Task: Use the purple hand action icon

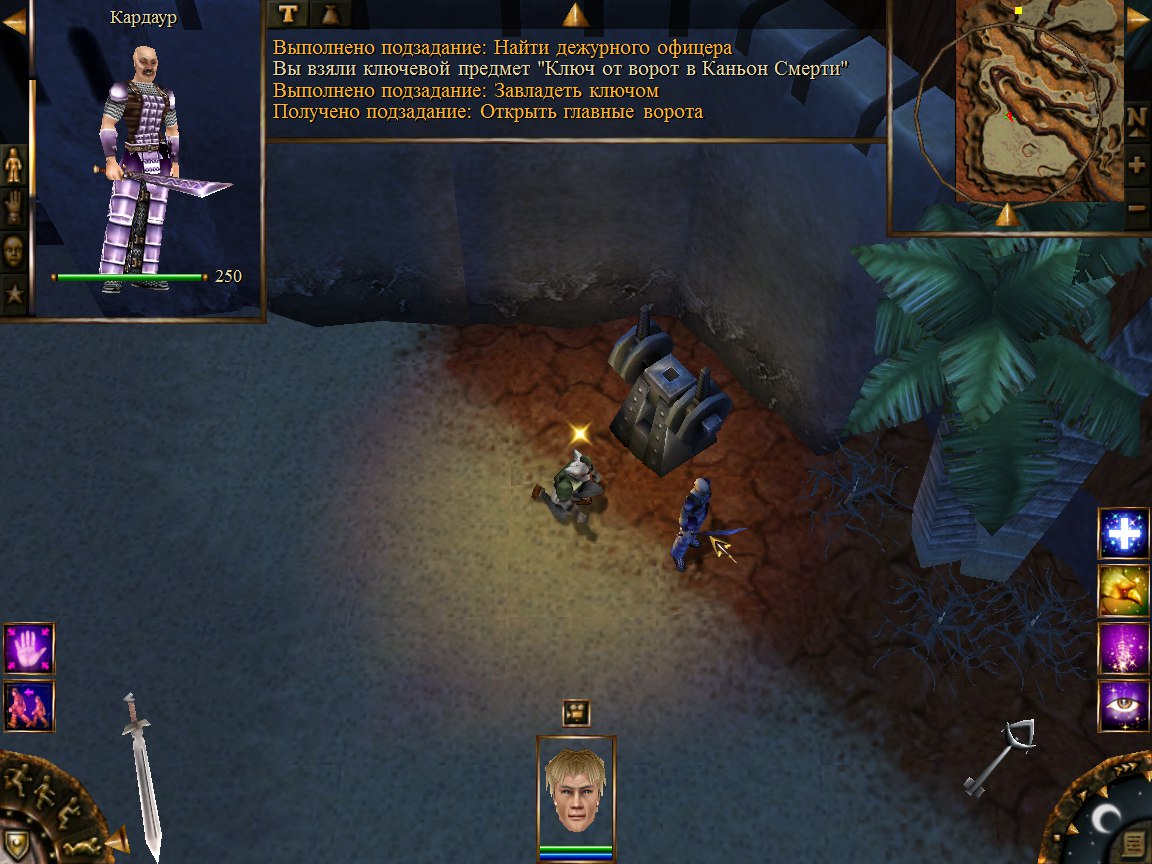Action: 29,648
